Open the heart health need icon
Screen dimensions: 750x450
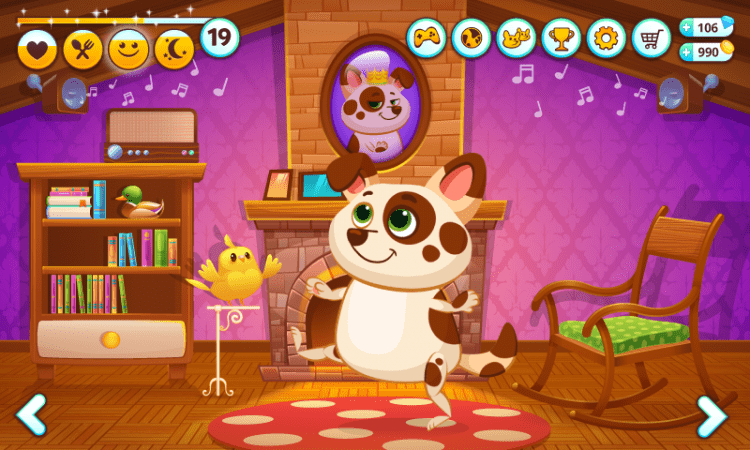tap(37, 49)
